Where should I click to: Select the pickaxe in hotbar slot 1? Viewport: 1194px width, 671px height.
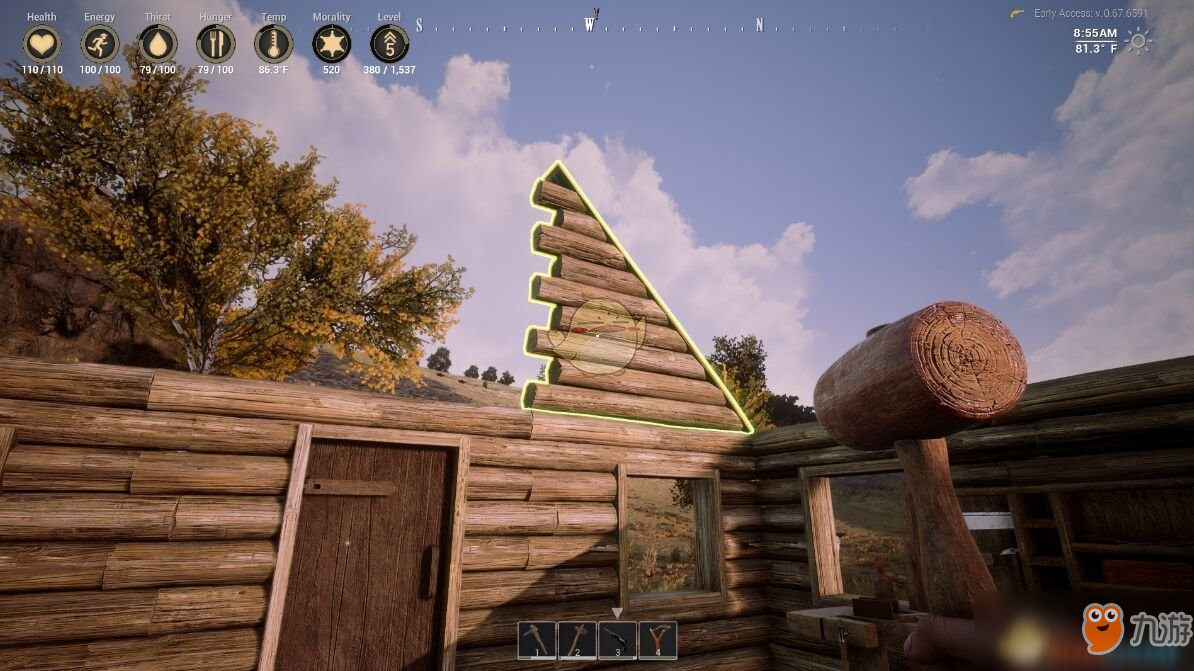click(537, 640)
